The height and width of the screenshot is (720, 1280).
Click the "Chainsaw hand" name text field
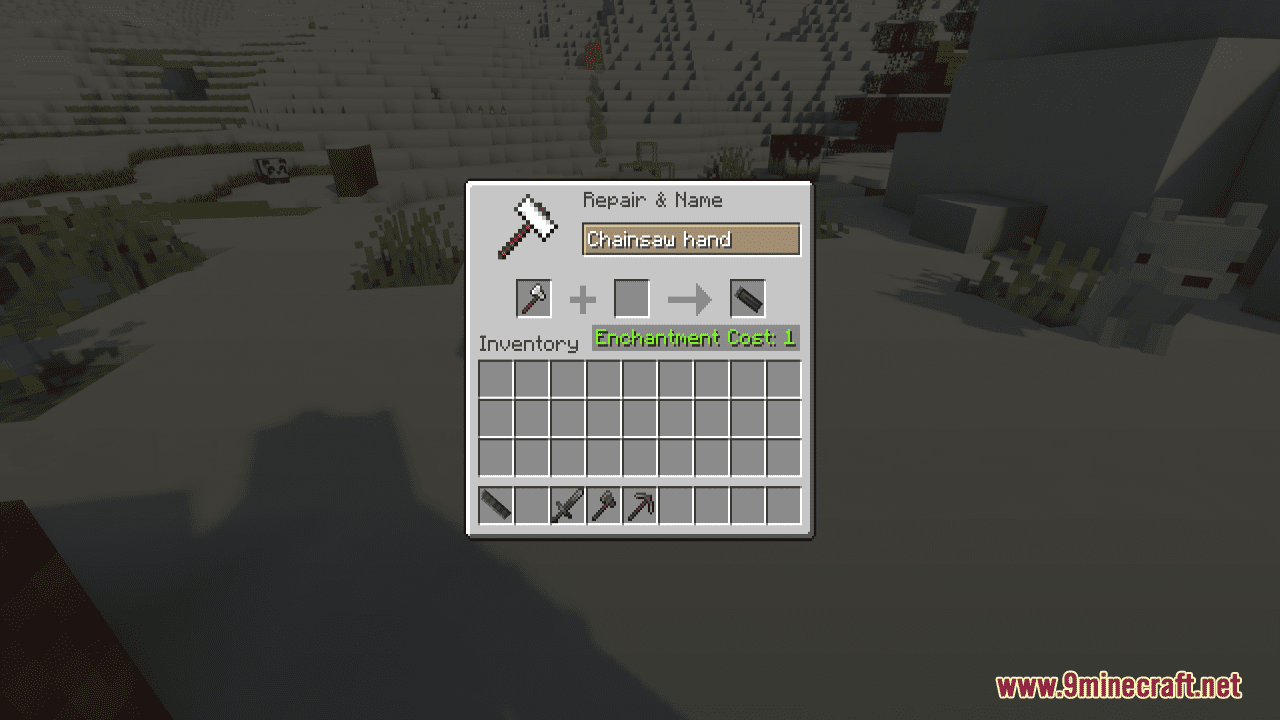(x=691, y=240)
